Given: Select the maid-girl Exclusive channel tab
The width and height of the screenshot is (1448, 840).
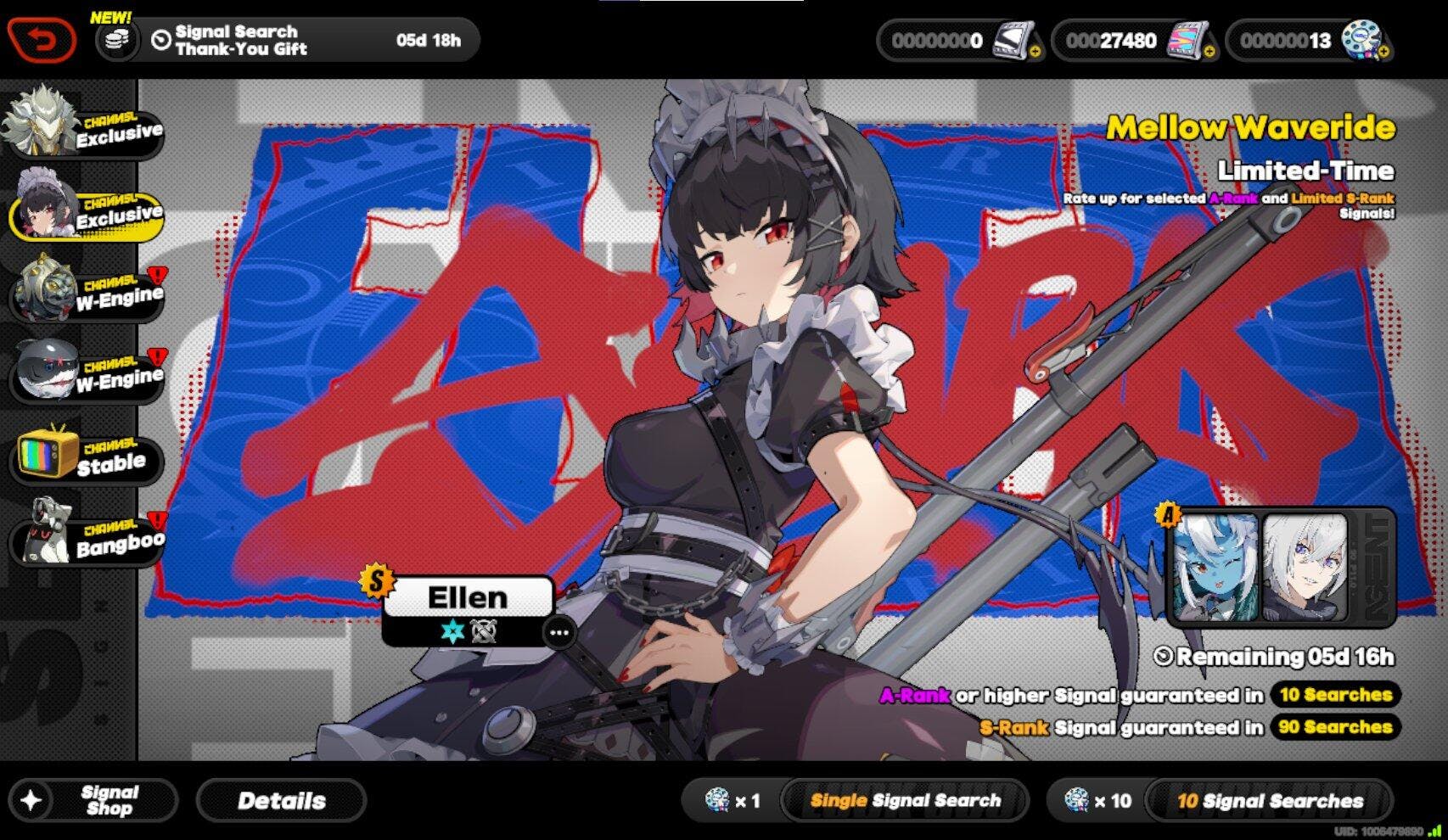Looking at the screenshot, I should tap(85, 209).
